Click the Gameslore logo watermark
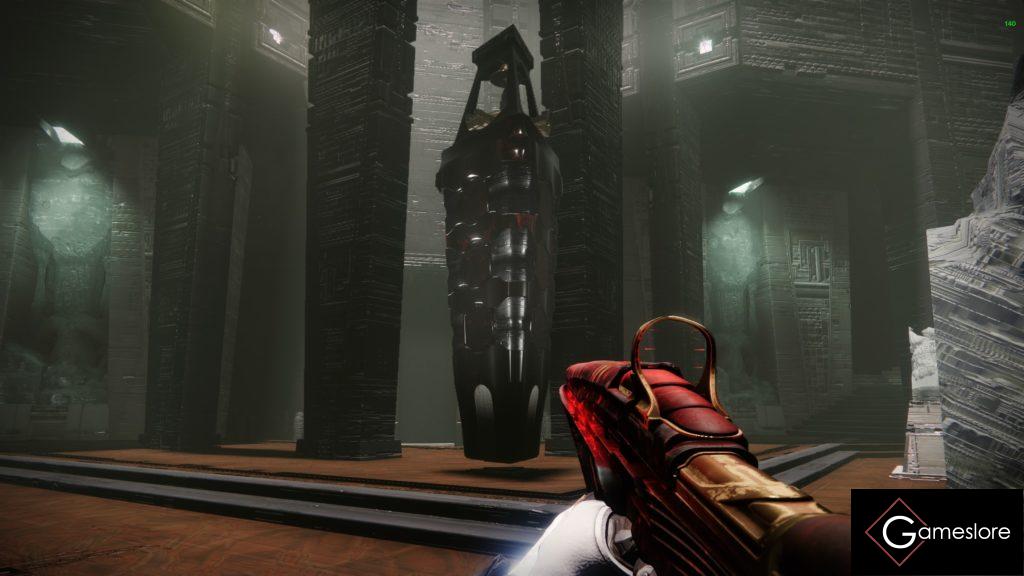Image resolution: width=1024 pixels, height=576 pixels. pos(936,532)
